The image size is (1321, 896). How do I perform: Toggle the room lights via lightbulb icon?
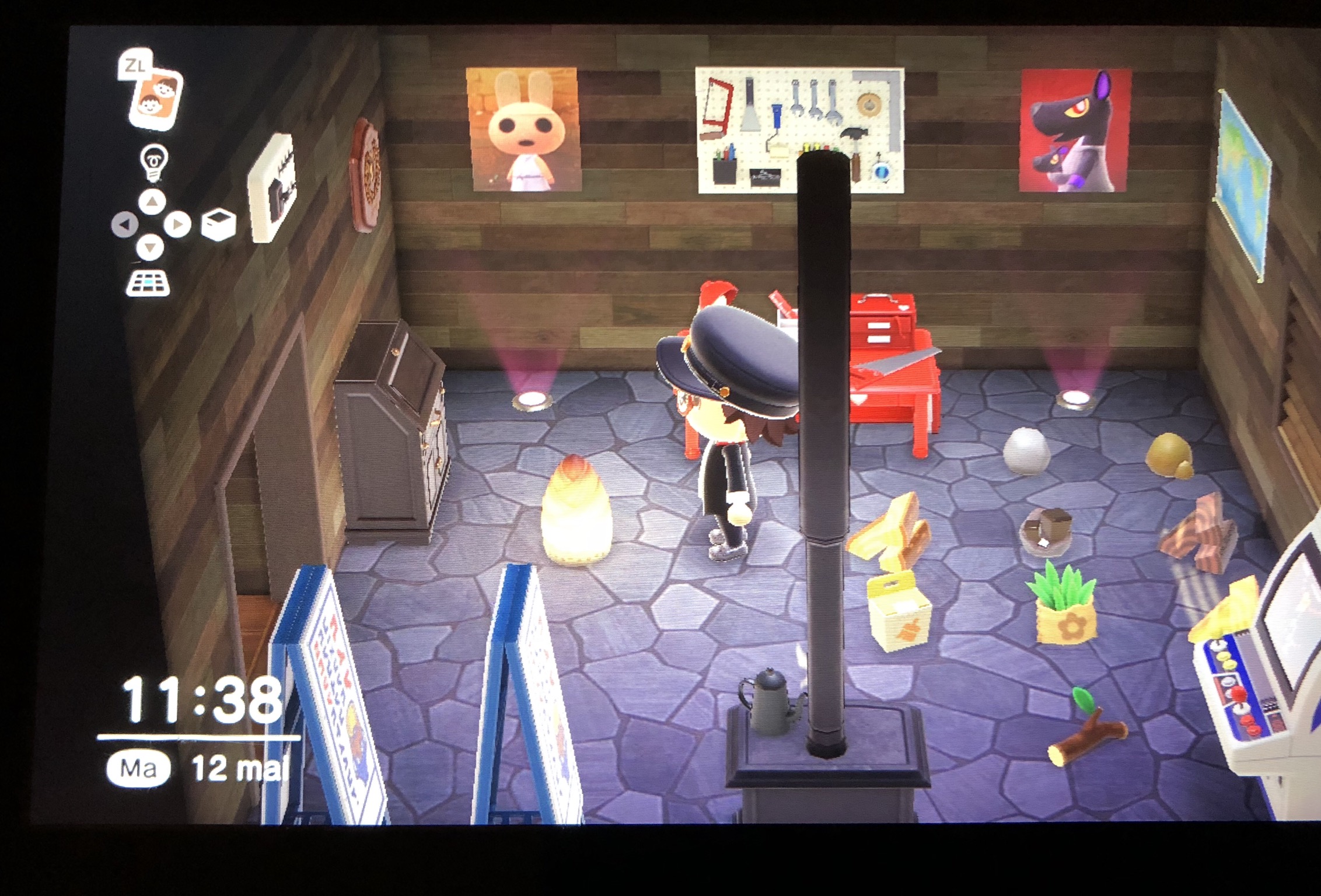click(x=153, y=163)
